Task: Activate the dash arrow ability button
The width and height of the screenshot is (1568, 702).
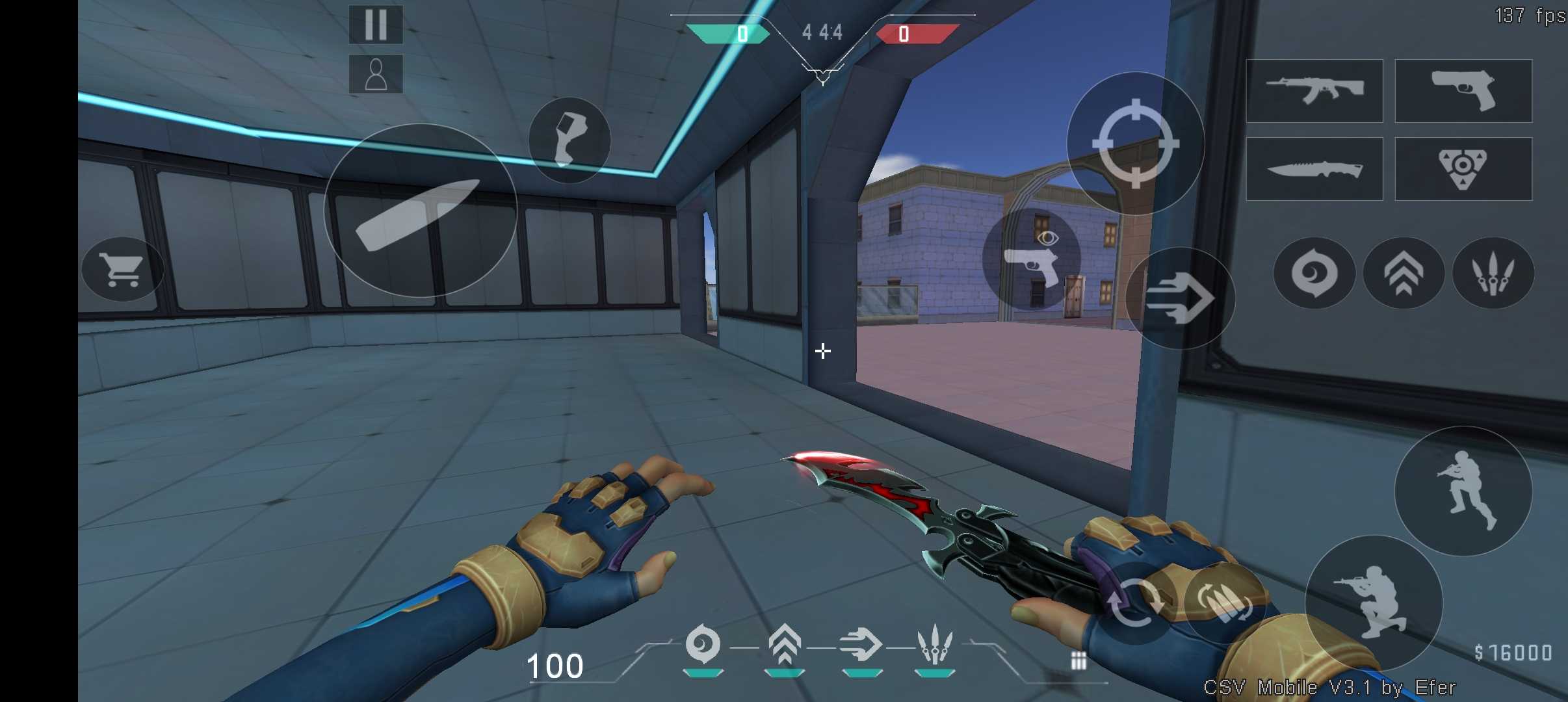Action: point(1180,298)
